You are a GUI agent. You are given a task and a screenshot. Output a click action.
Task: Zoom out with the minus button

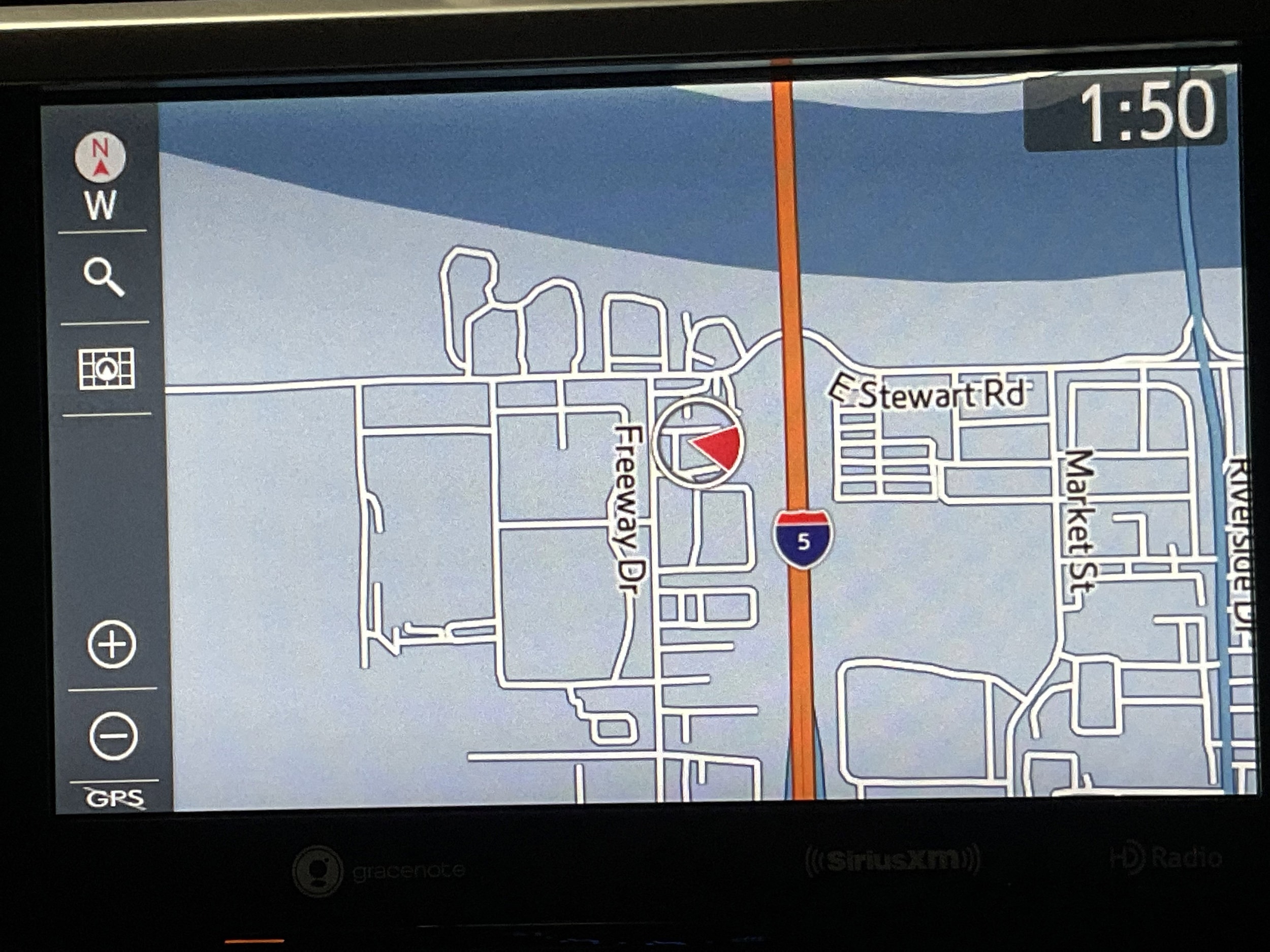[x=114, y=736]
